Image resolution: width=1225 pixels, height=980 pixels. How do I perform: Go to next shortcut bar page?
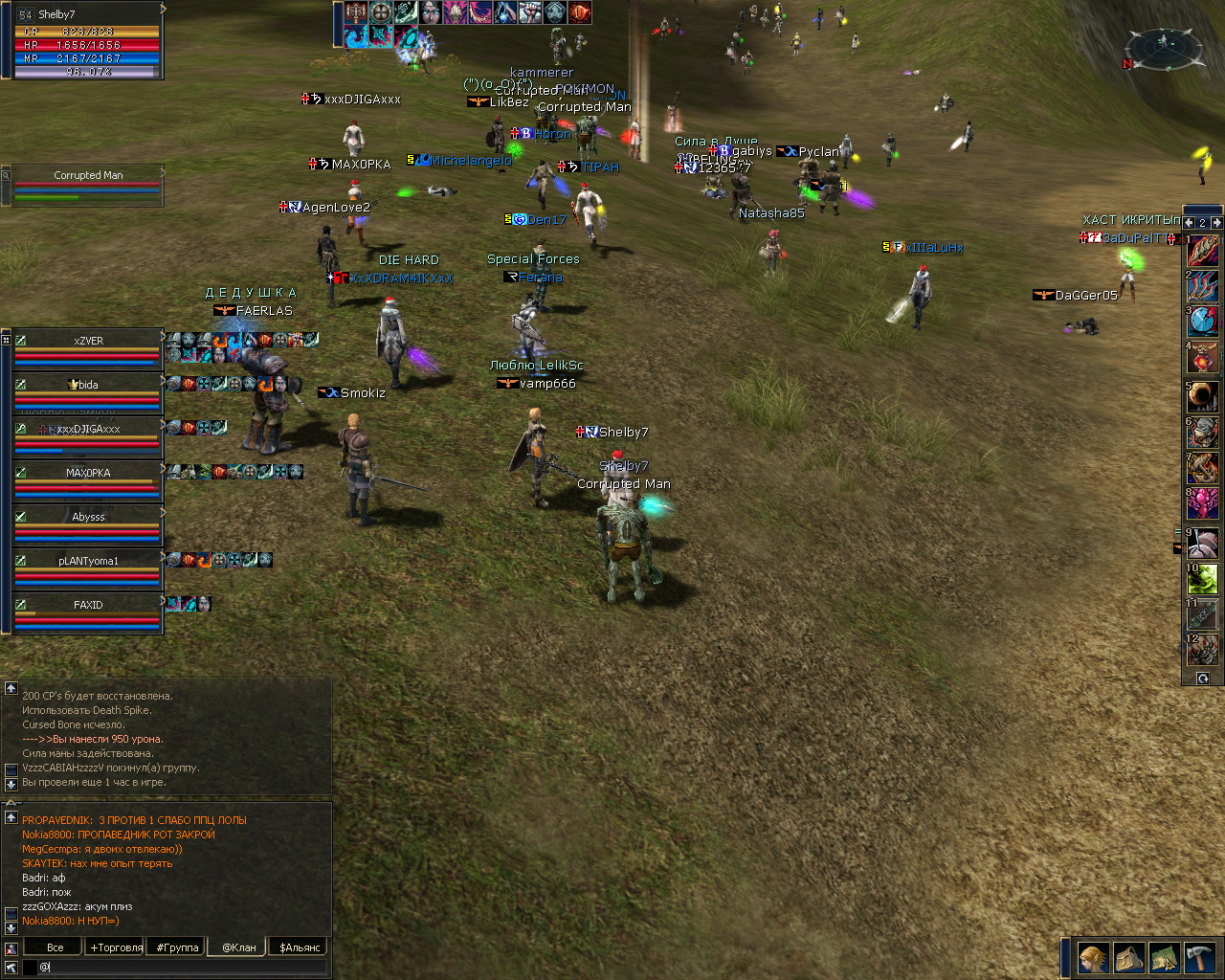pos(1216,222)
